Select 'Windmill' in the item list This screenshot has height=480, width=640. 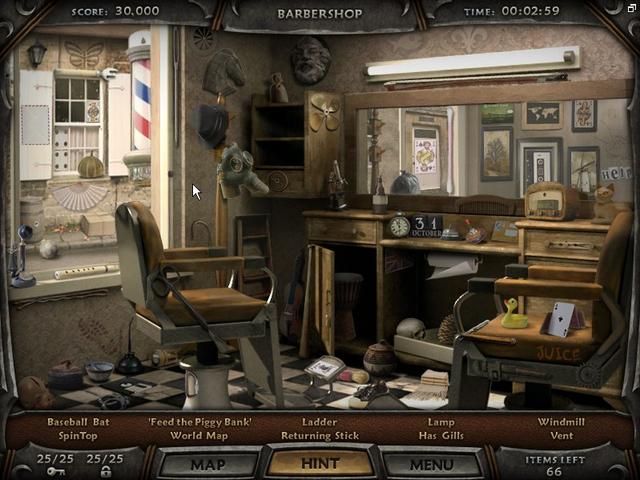[560, 422]
